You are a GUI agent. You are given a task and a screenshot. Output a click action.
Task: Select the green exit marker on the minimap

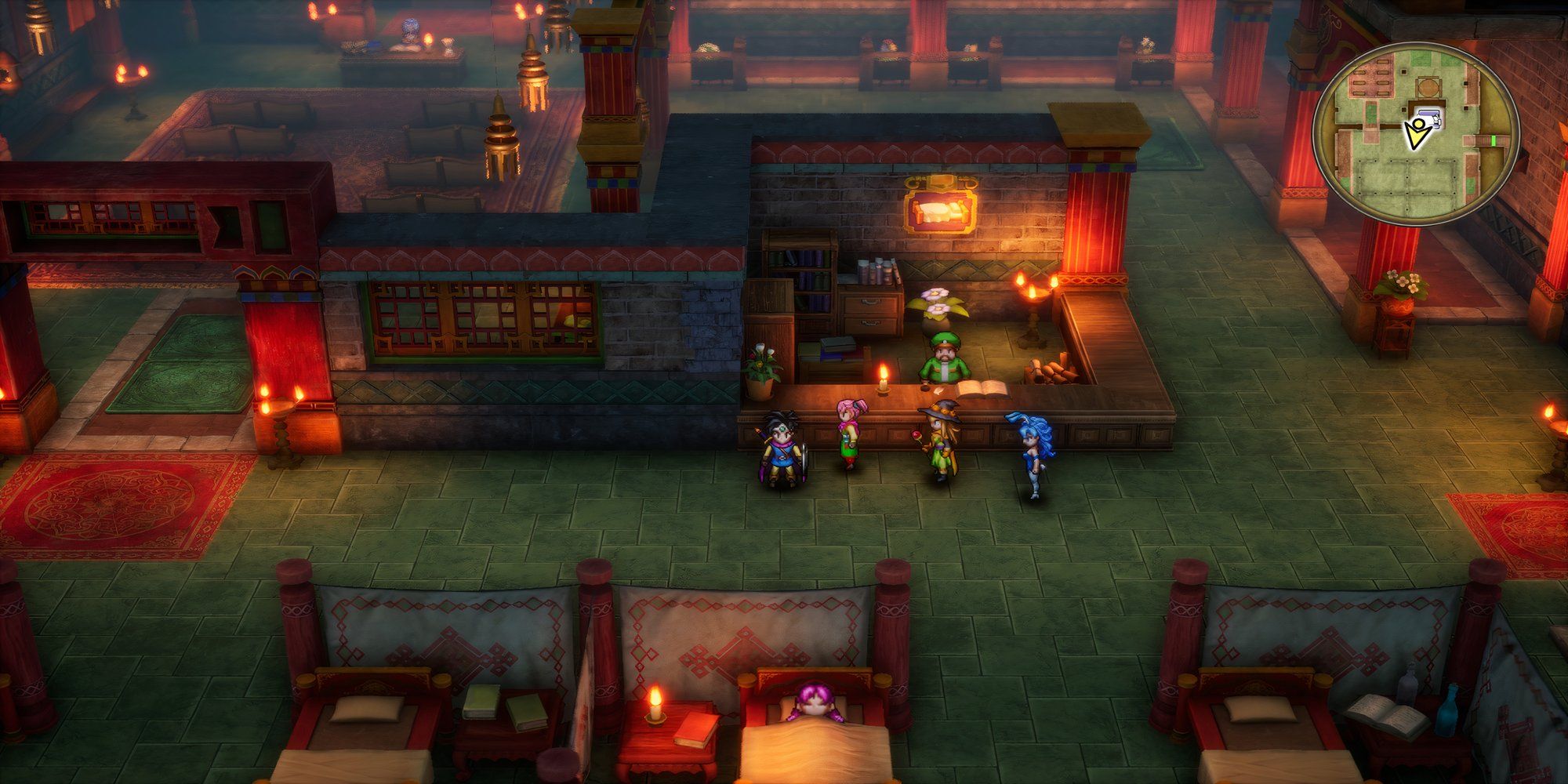coord(1494,140)
